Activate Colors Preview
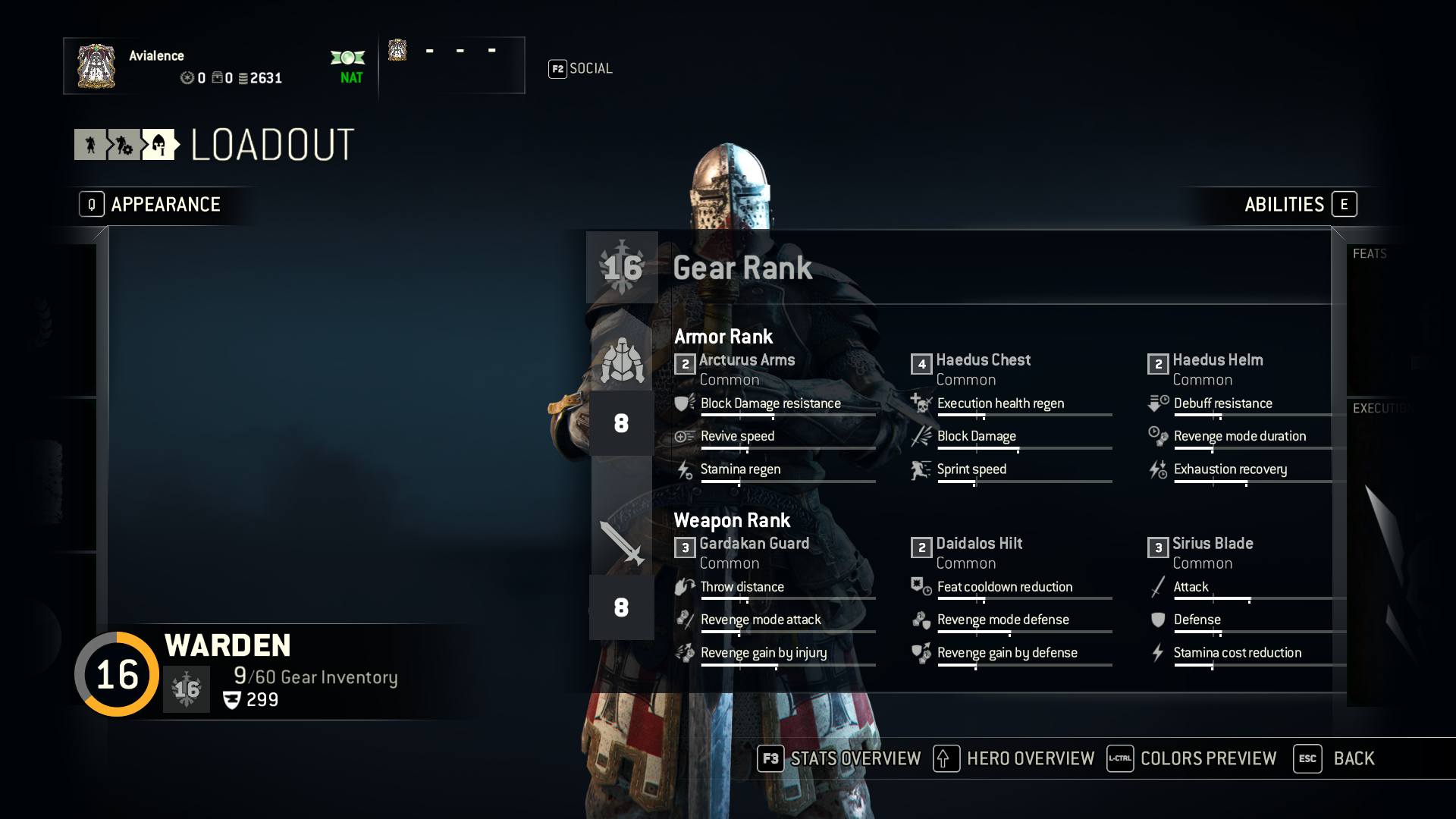 pyautogui.click(x=1192, y=758)
